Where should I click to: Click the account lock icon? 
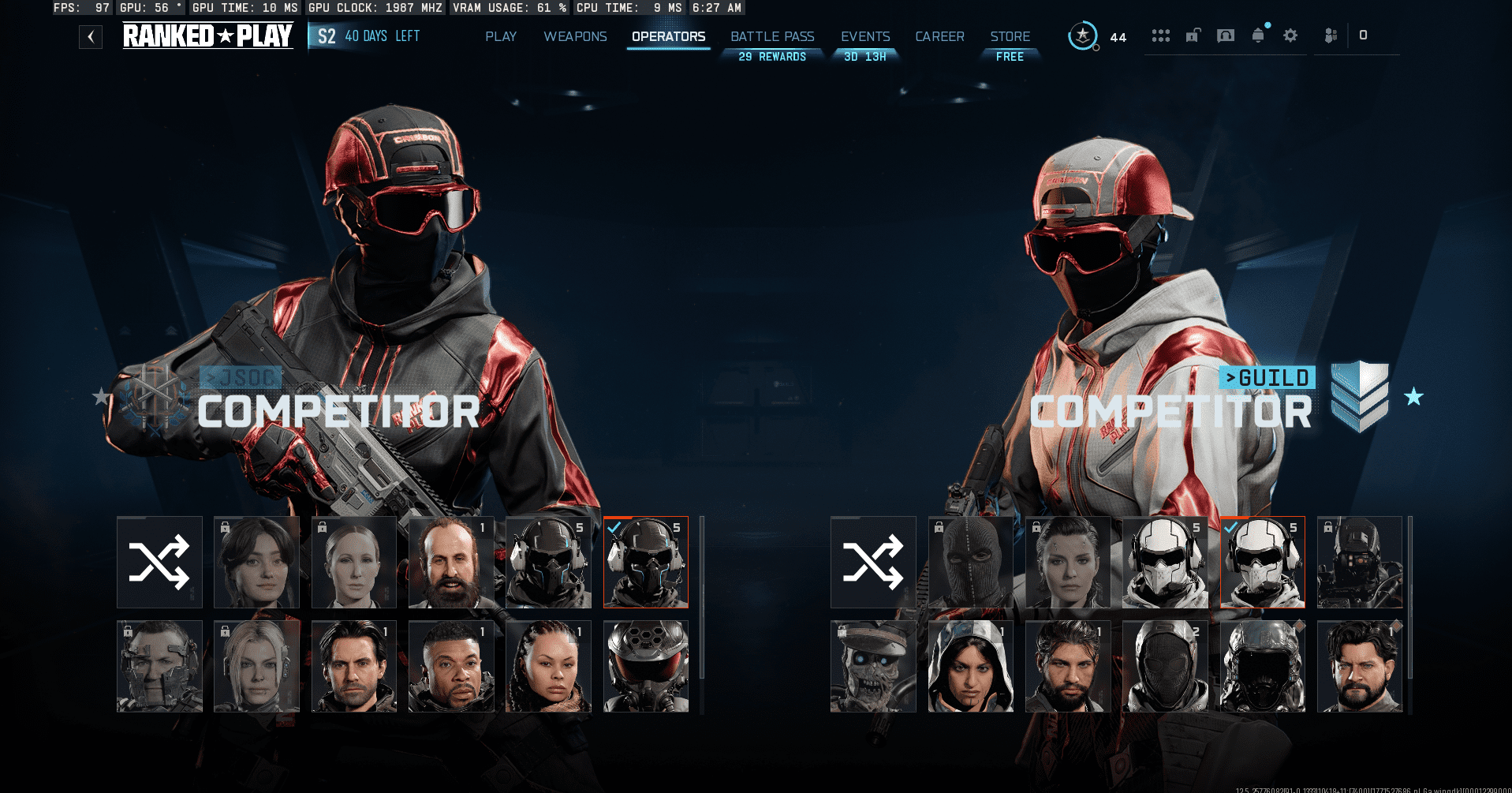(x=1193, y=36)
